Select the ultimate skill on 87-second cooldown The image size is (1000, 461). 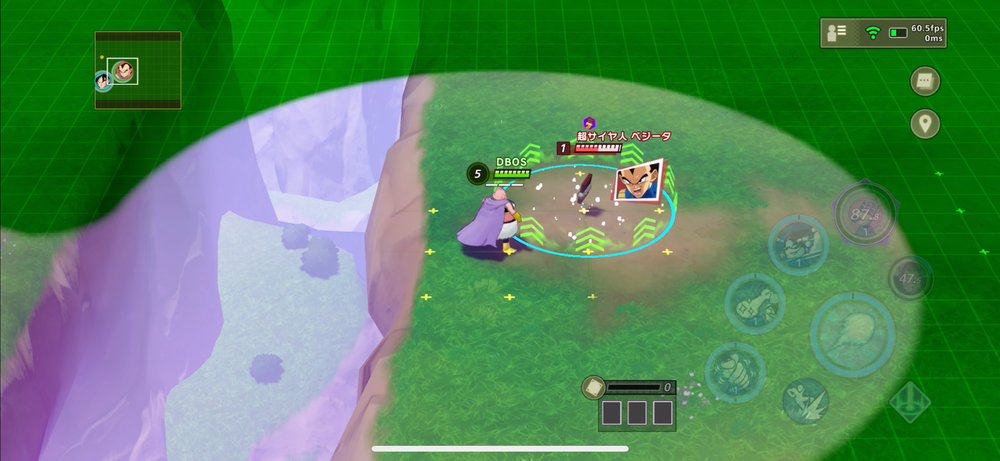(863, 214)
